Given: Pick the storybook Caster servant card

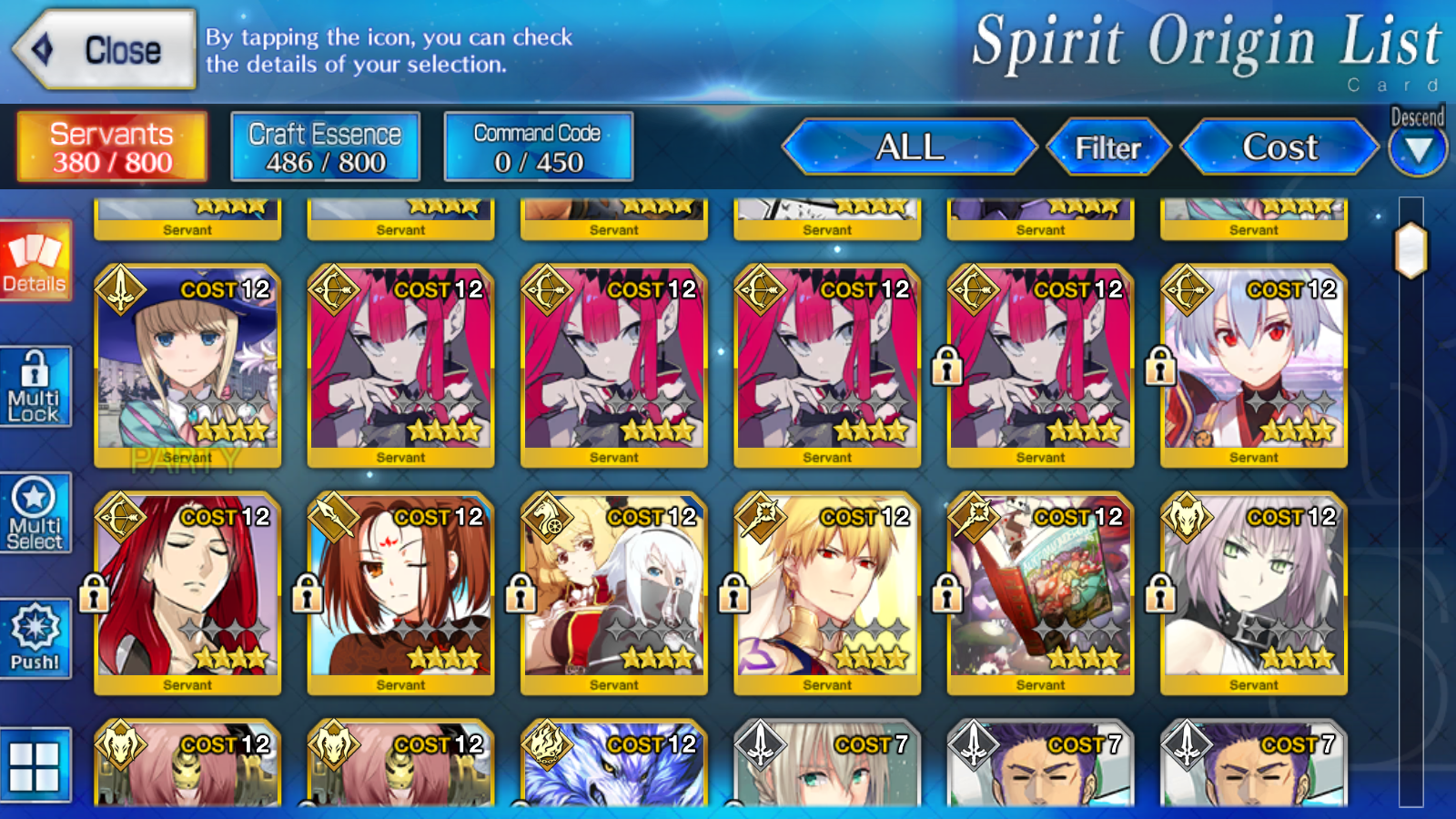Looking at the screenshot, I should point(1040,593).
